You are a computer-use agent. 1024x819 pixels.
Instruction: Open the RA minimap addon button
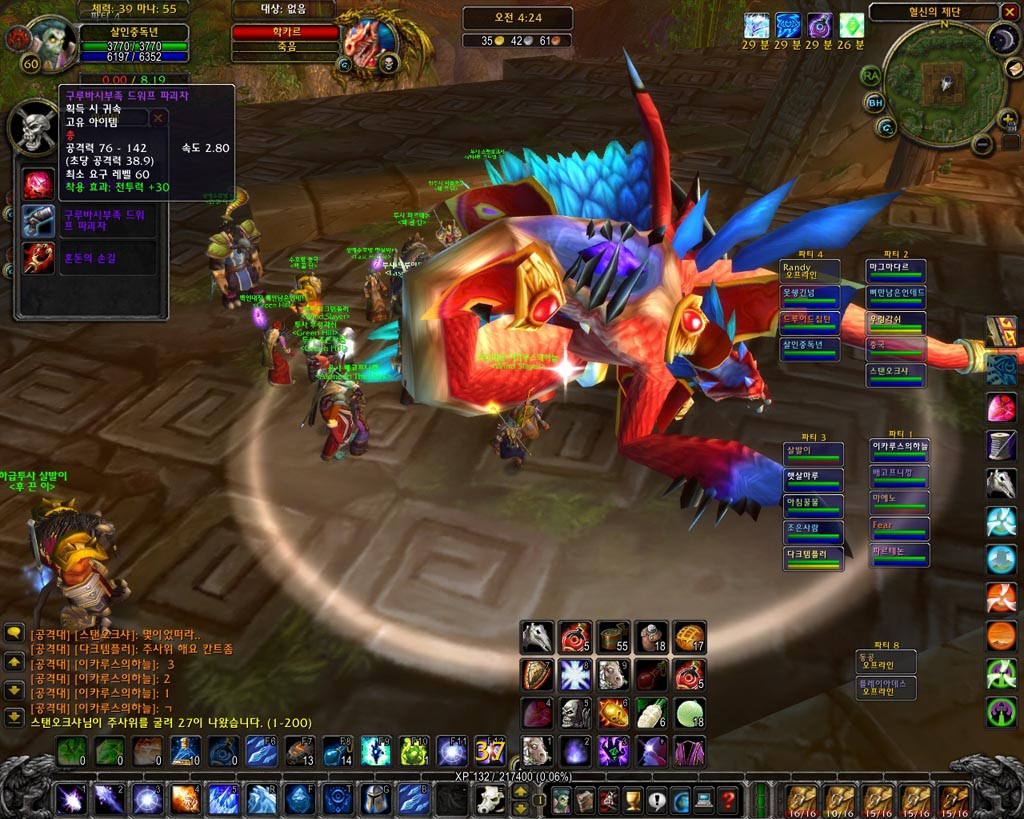click(870, 75)
